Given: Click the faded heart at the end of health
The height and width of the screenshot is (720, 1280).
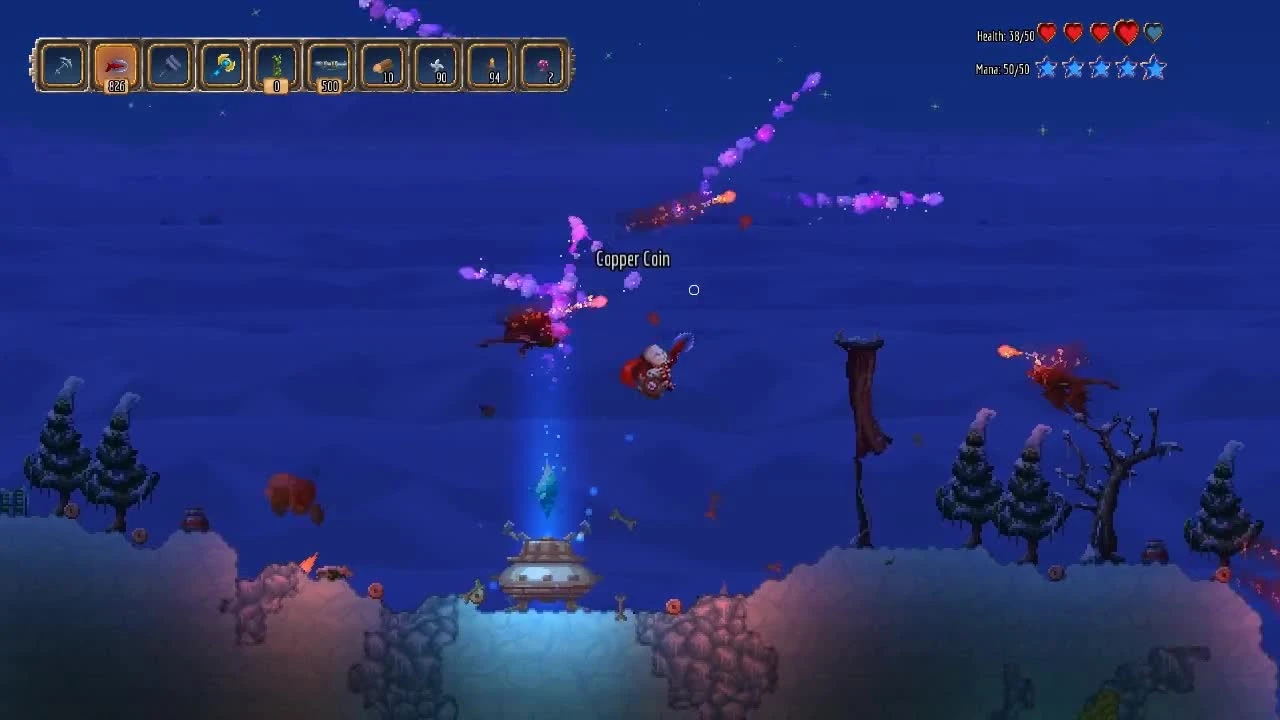Looking at the screenshot, I should pyautogui.click(x=1155, y=31).
